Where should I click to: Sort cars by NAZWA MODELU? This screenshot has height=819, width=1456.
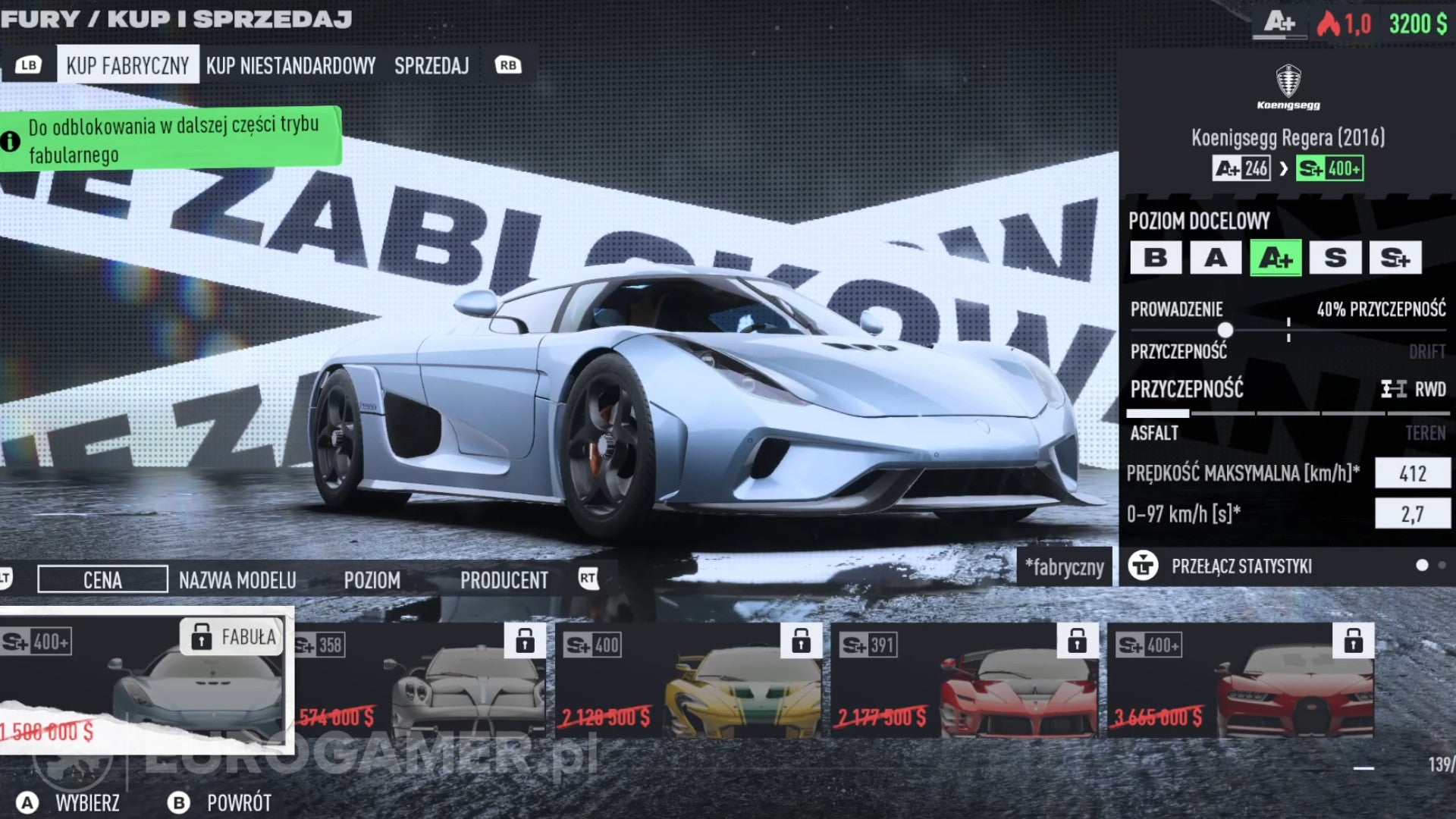(237, 580)
